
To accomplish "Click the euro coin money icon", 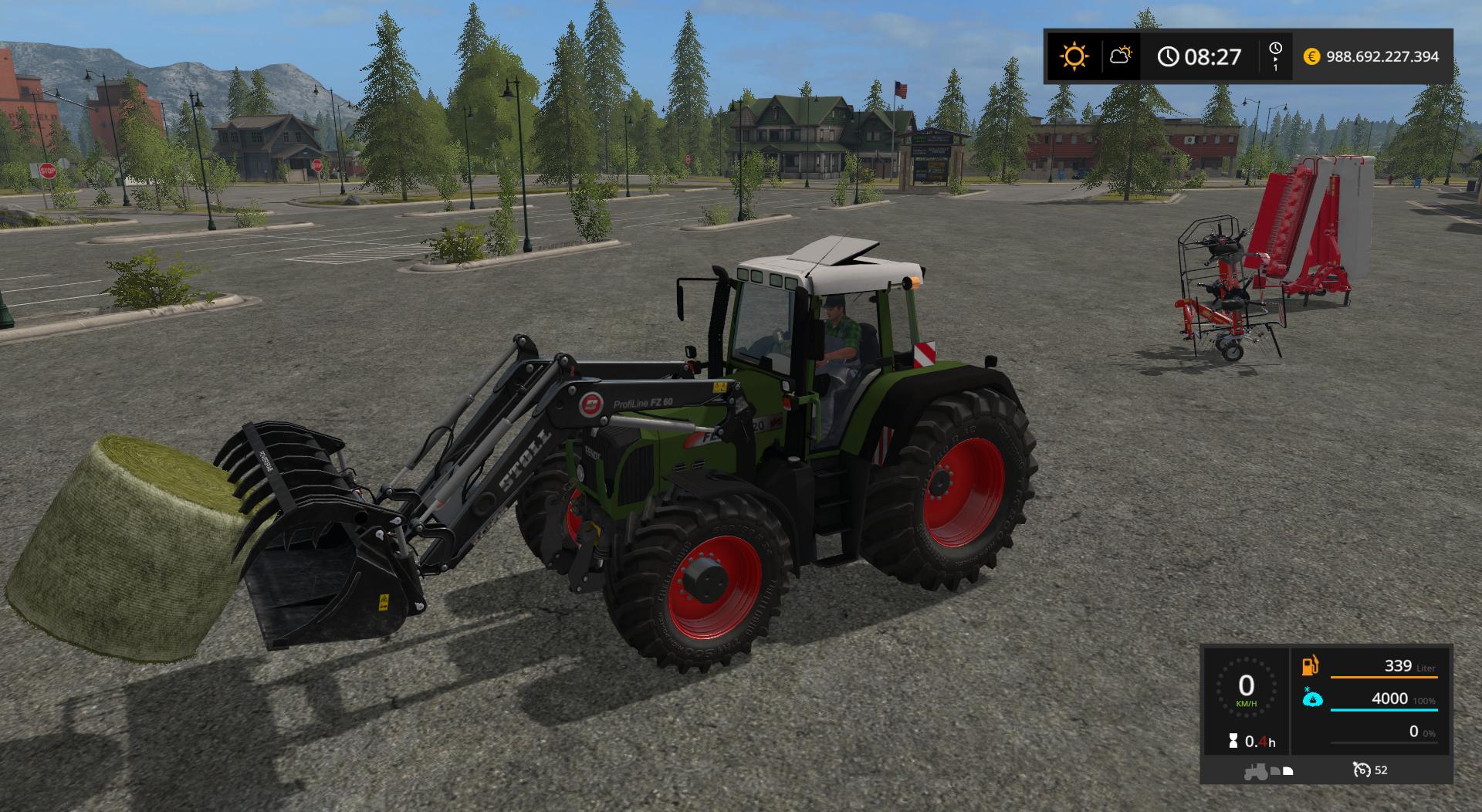I will click(x=1311, y=56).
